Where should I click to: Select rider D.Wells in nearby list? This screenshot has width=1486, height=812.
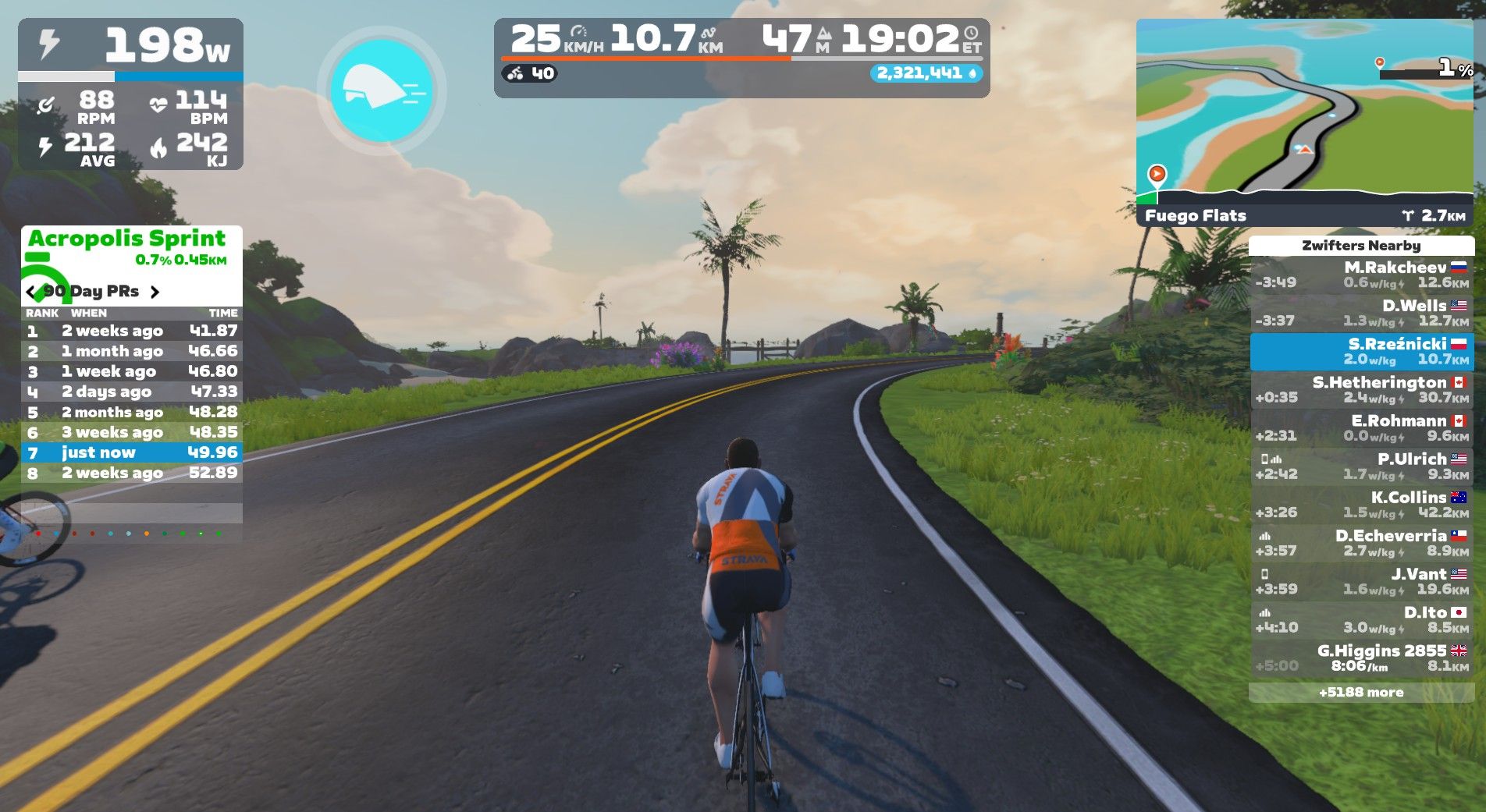coord(1361,314)
